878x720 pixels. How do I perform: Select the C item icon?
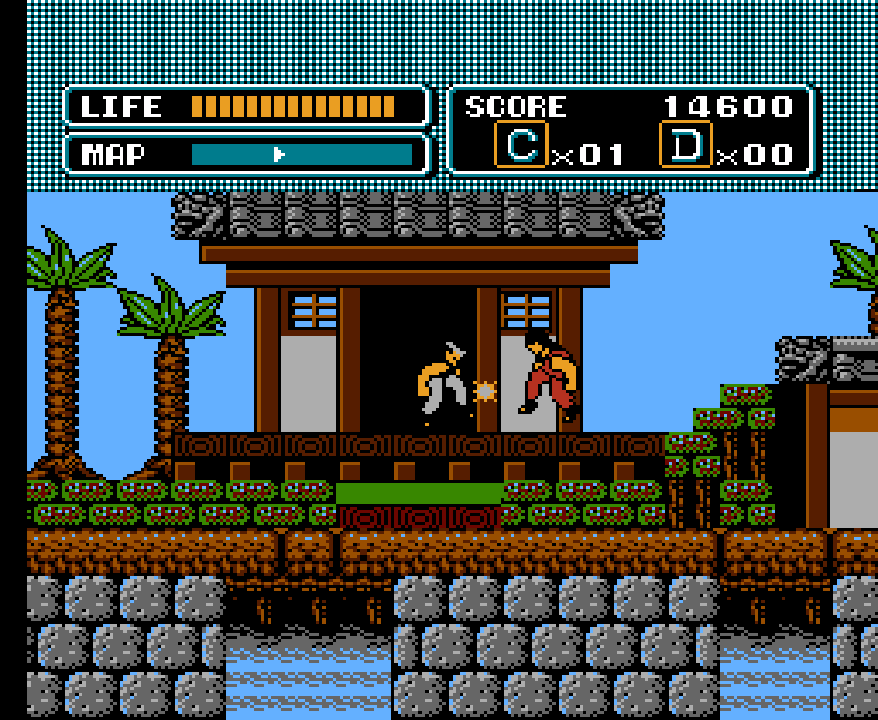pos(521,145)
